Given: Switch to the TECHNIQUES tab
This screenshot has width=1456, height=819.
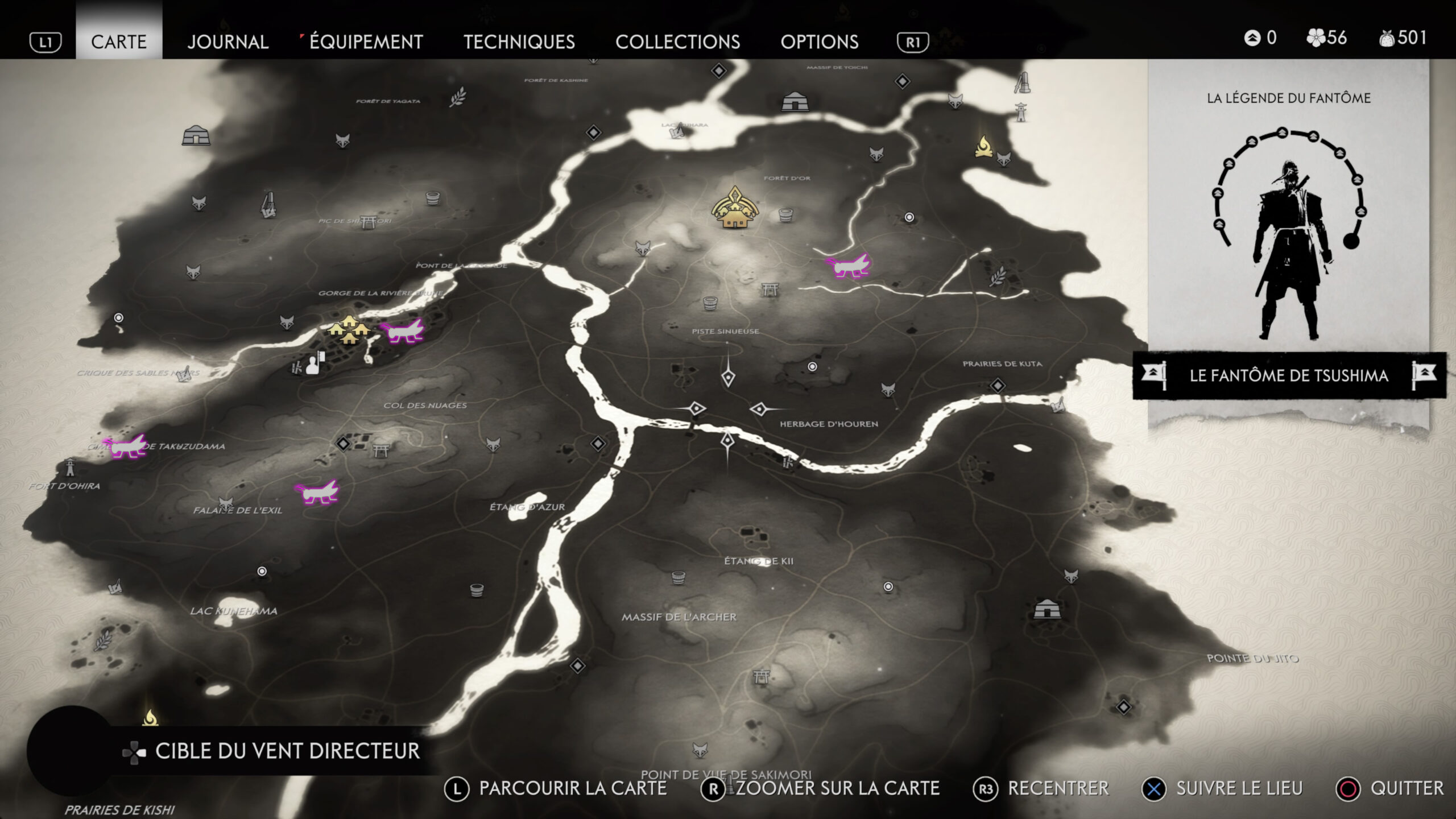Looking at the screenshot, I should pyautogui.click(x=520, y=42).
